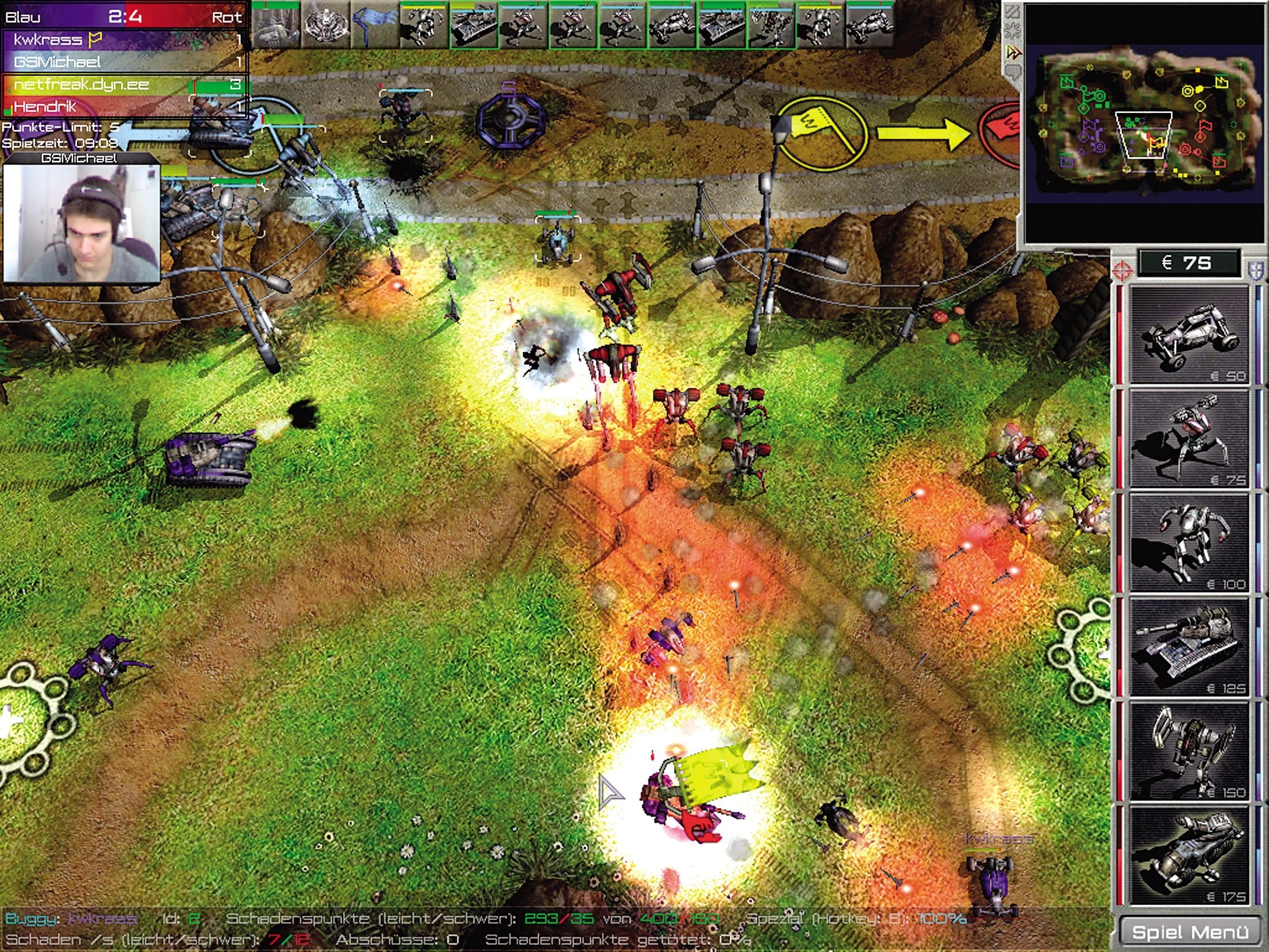This screenshot has height=952, width=1269.
Task: Select player netfreak.dyn.ee in the scoreboard
Action: 80,85
